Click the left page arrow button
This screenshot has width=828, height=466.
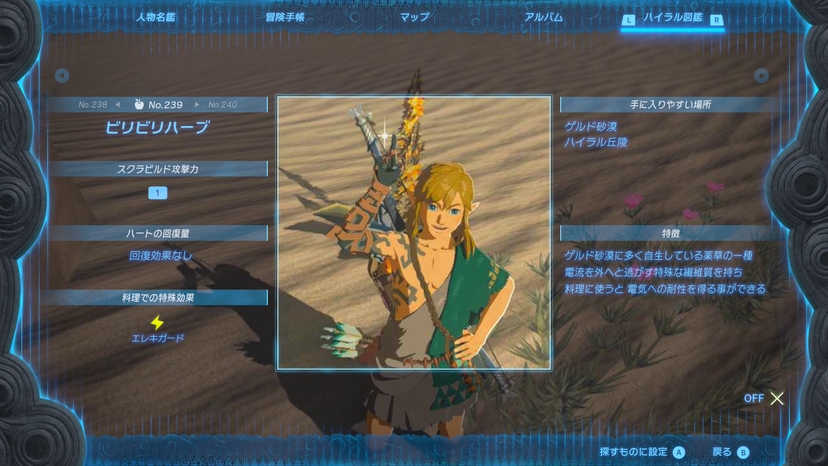point(62,76)
